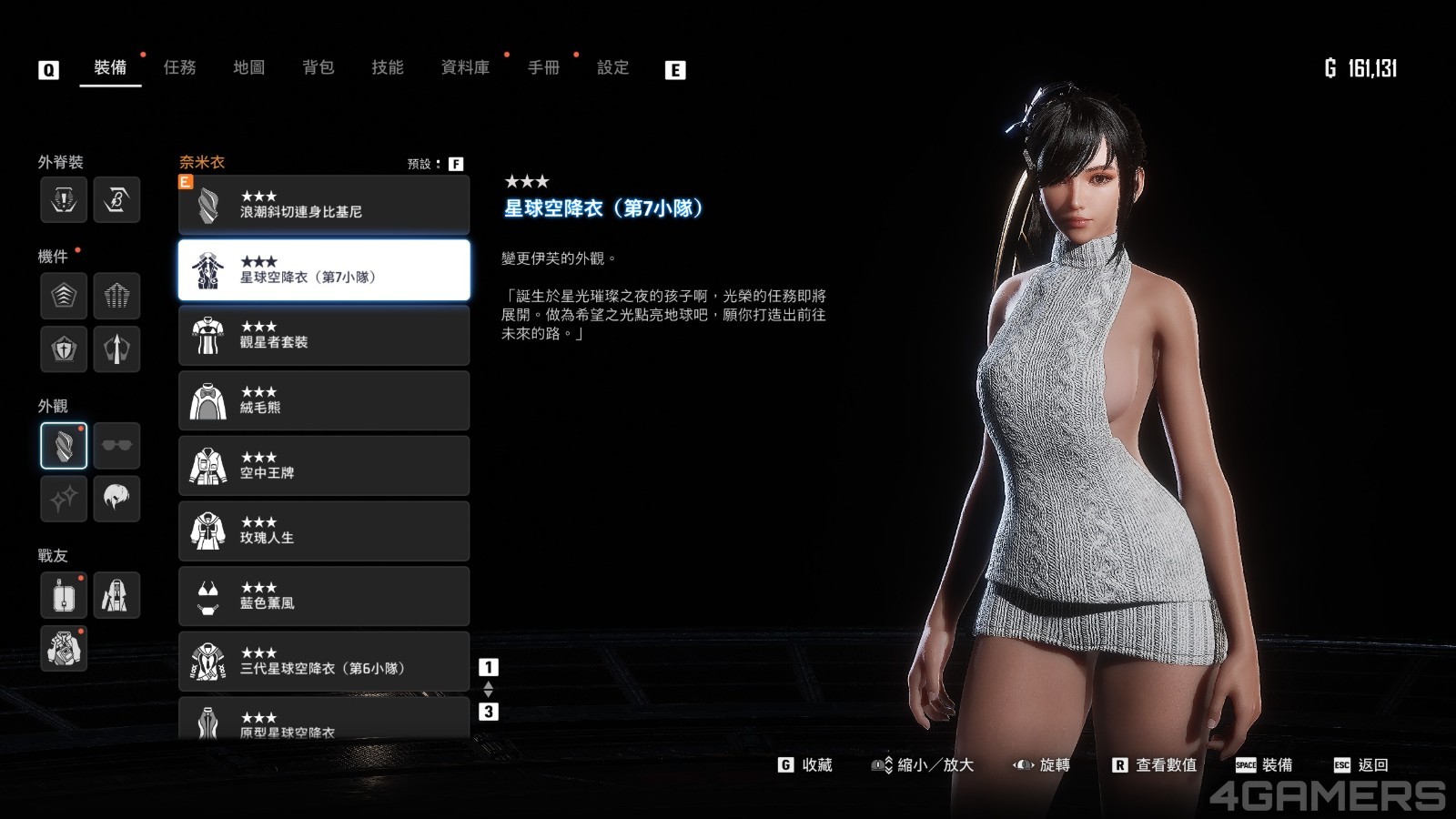Click the 裝備 equip button
Viewport: 1456px width, 819px height.
(1264, 765)
